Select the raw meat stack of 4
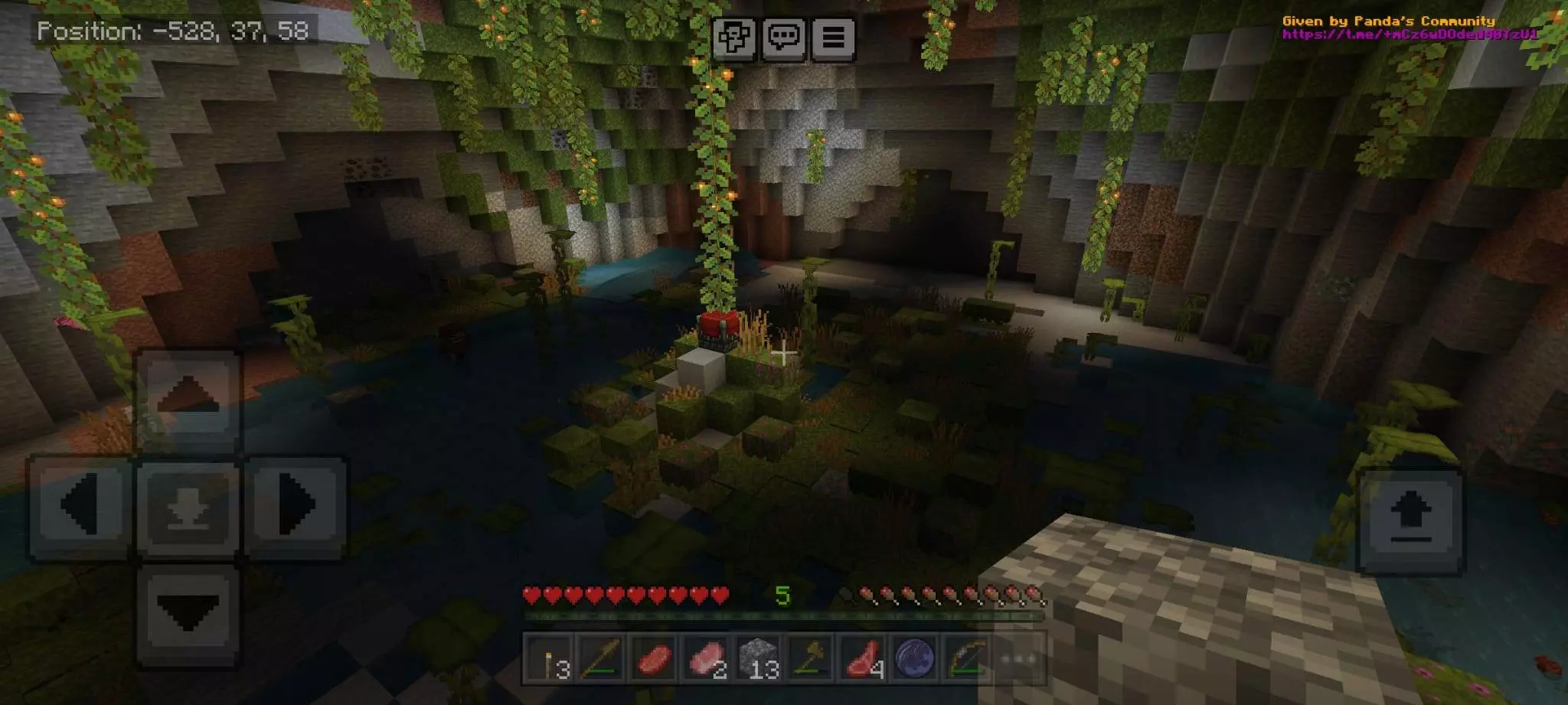Viewport: 1568px width, 705px height. pyautogui.click(x=863, y=658)
